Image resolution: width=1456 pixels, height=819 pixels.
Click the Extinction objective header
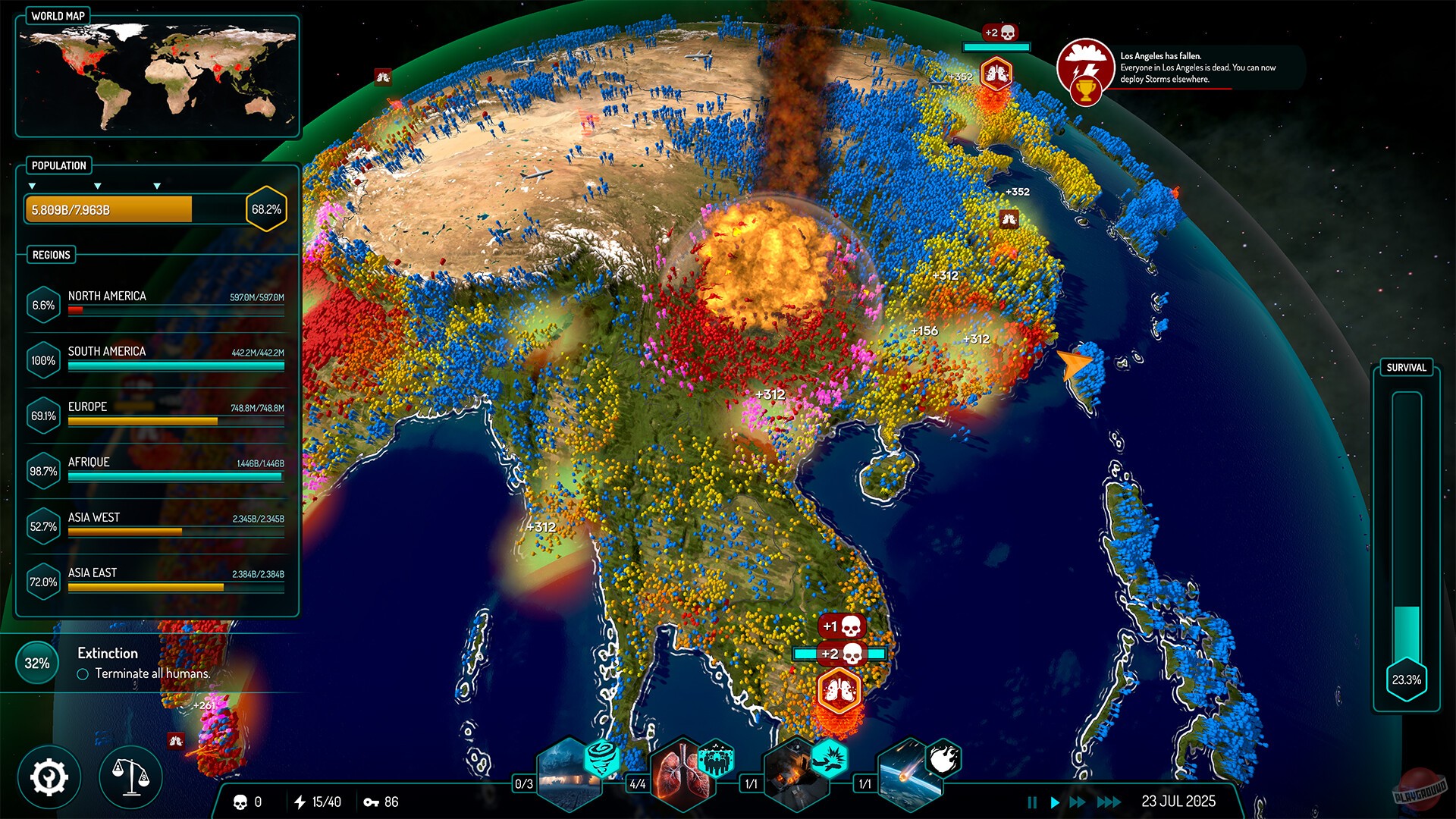pyautogui.click(x=108, y=653)
